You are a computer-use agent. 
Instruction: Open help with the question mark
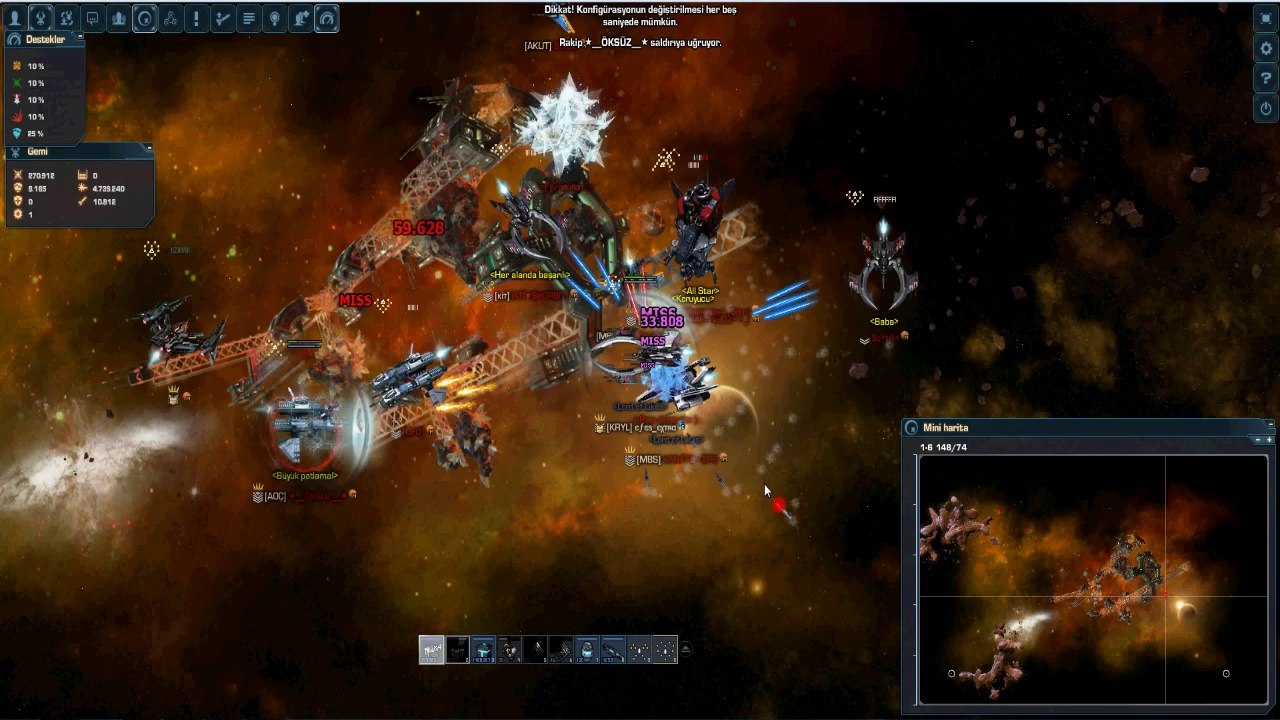coord(1266,78)
